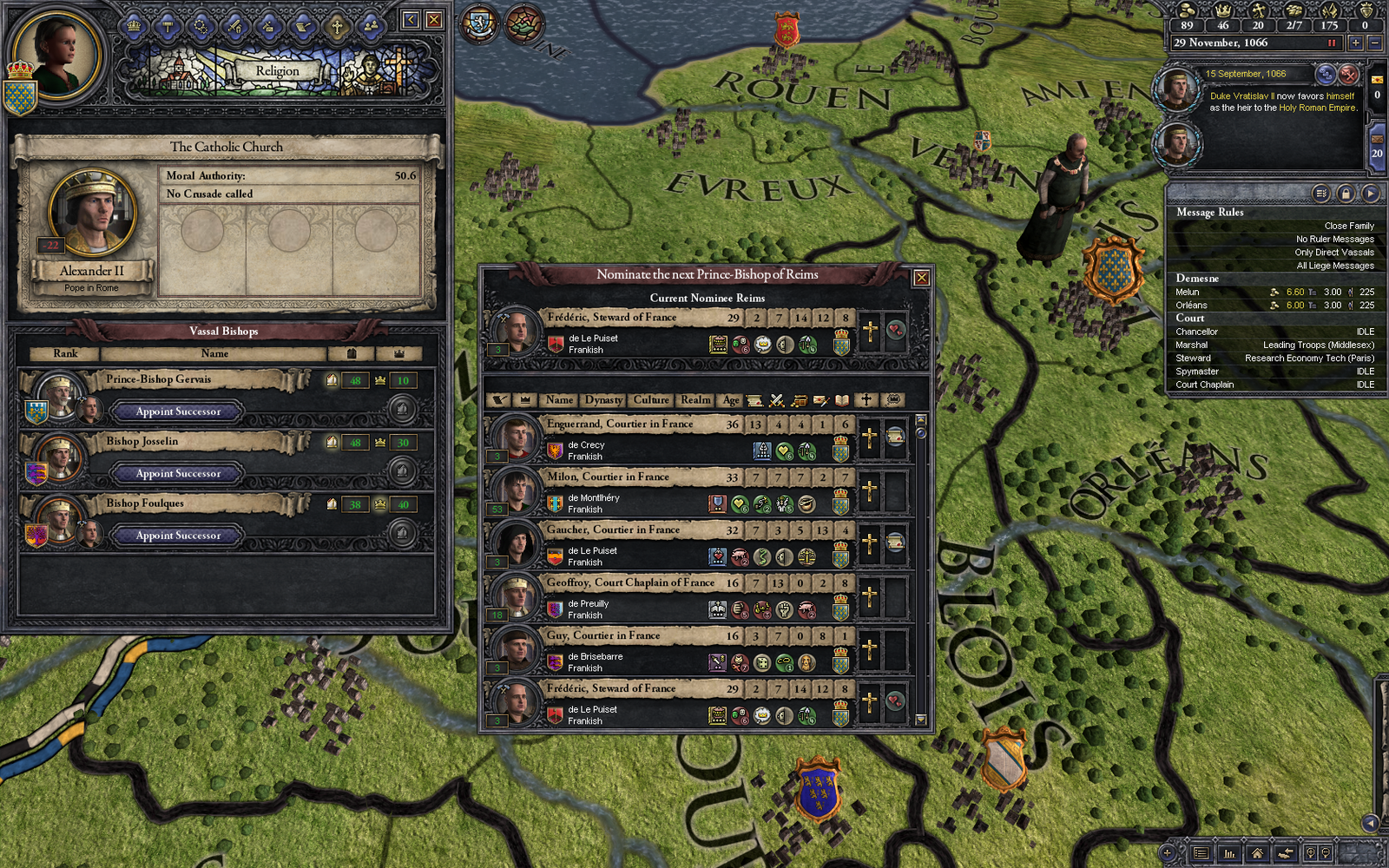Open the statistics bar chart icon

(1229, 853)
